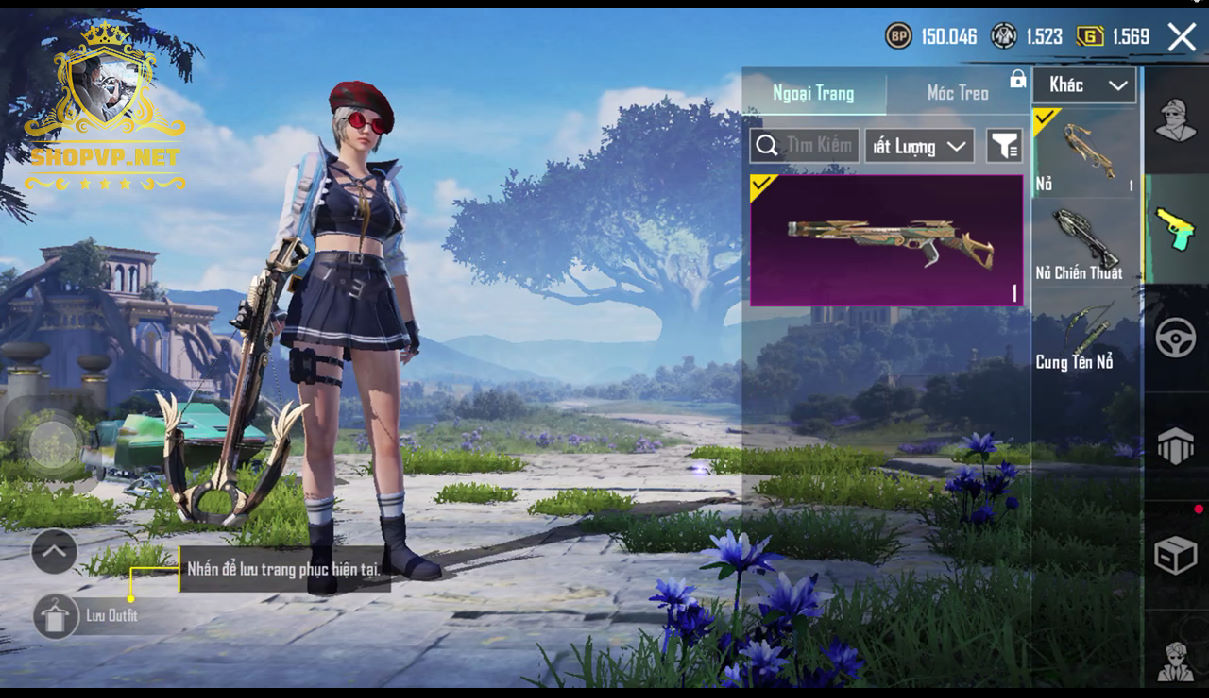Image resolution: width=1209 pixels, height=698 pixels.
Task: Open the funnel filter options
Action: (x=1004, y=146)
